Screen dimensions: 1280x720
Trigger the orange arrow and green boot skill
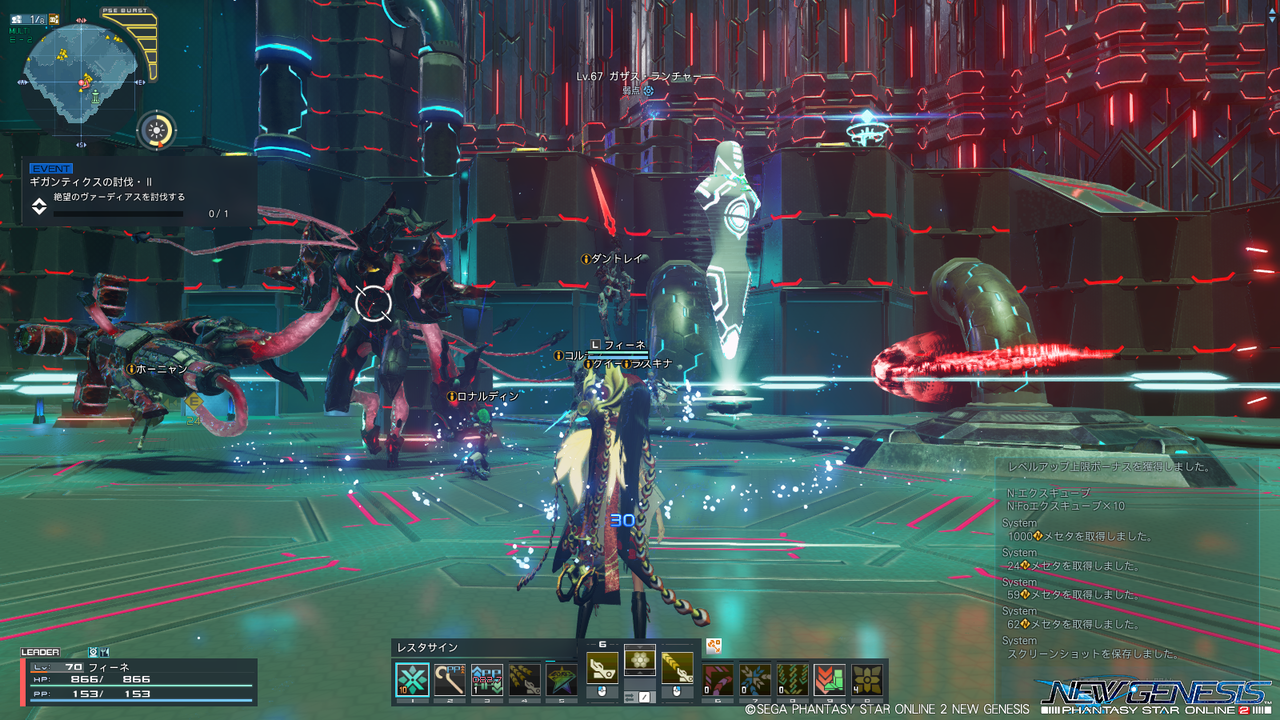tap(830, 680)
